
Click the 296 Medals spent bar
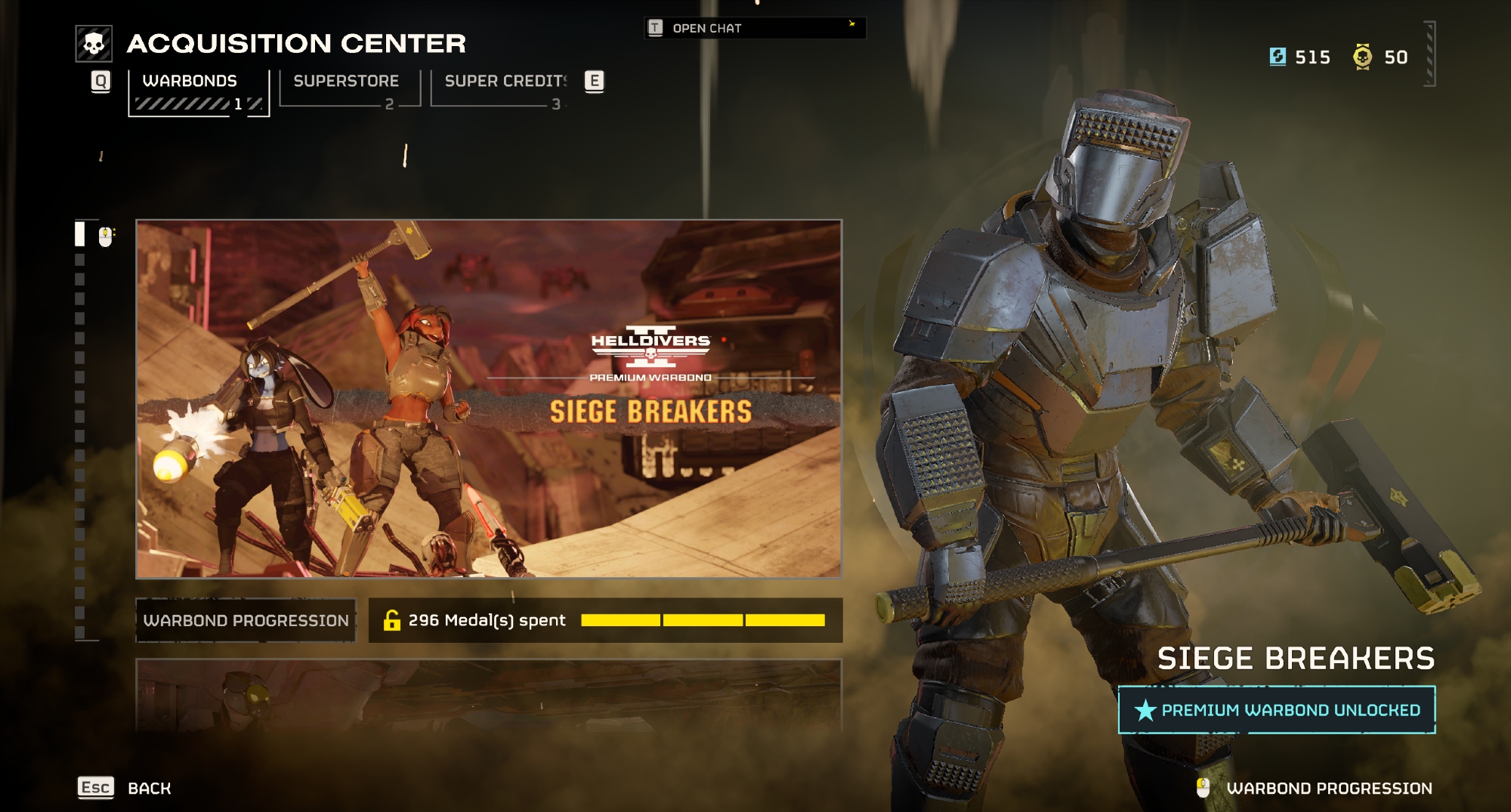(605, 620)
